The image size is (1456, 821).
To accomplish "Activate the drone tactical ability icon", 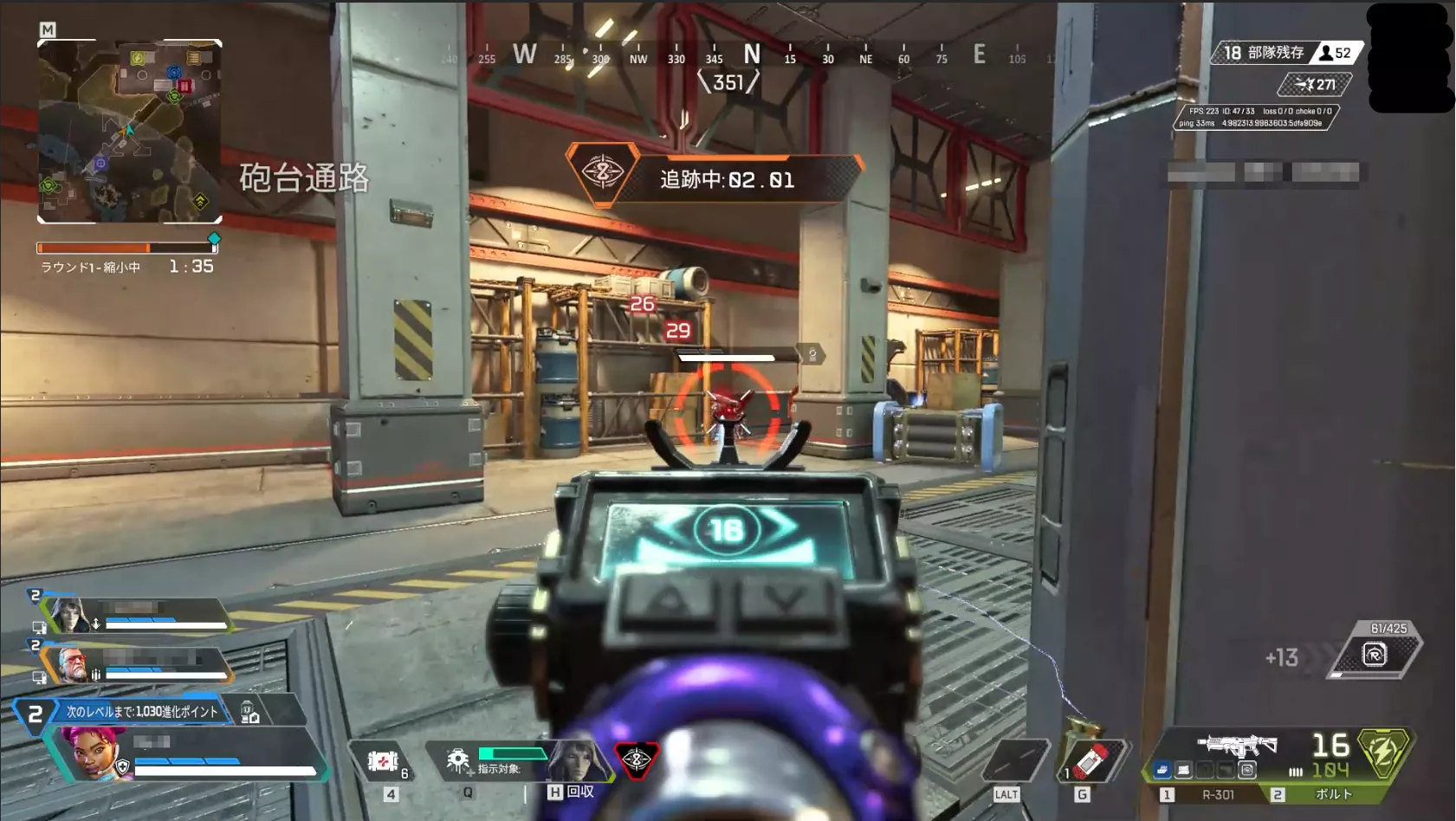I will coord(457,761).
